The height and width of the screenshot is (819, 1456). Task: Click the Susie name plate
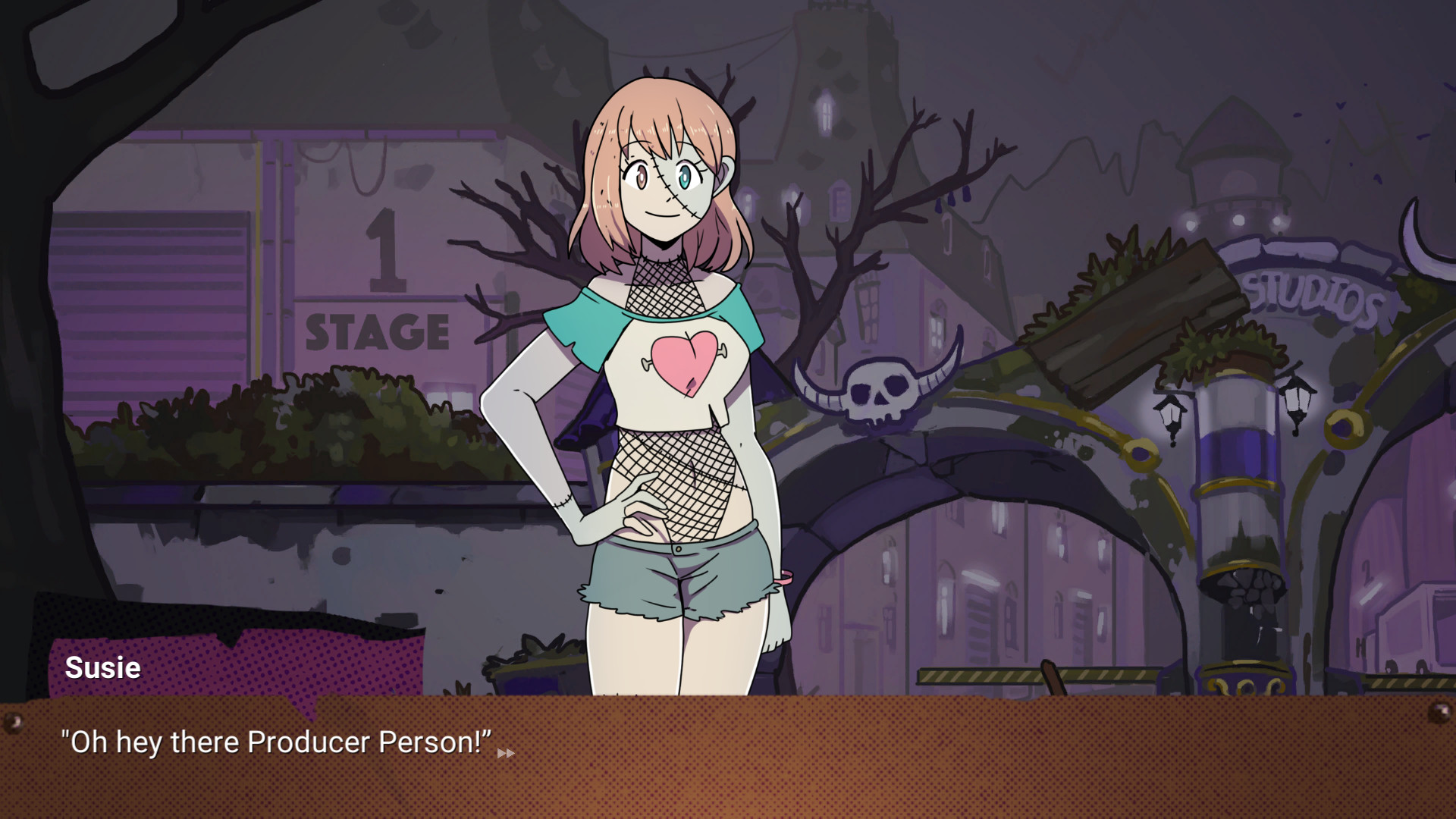click(103, 668)
